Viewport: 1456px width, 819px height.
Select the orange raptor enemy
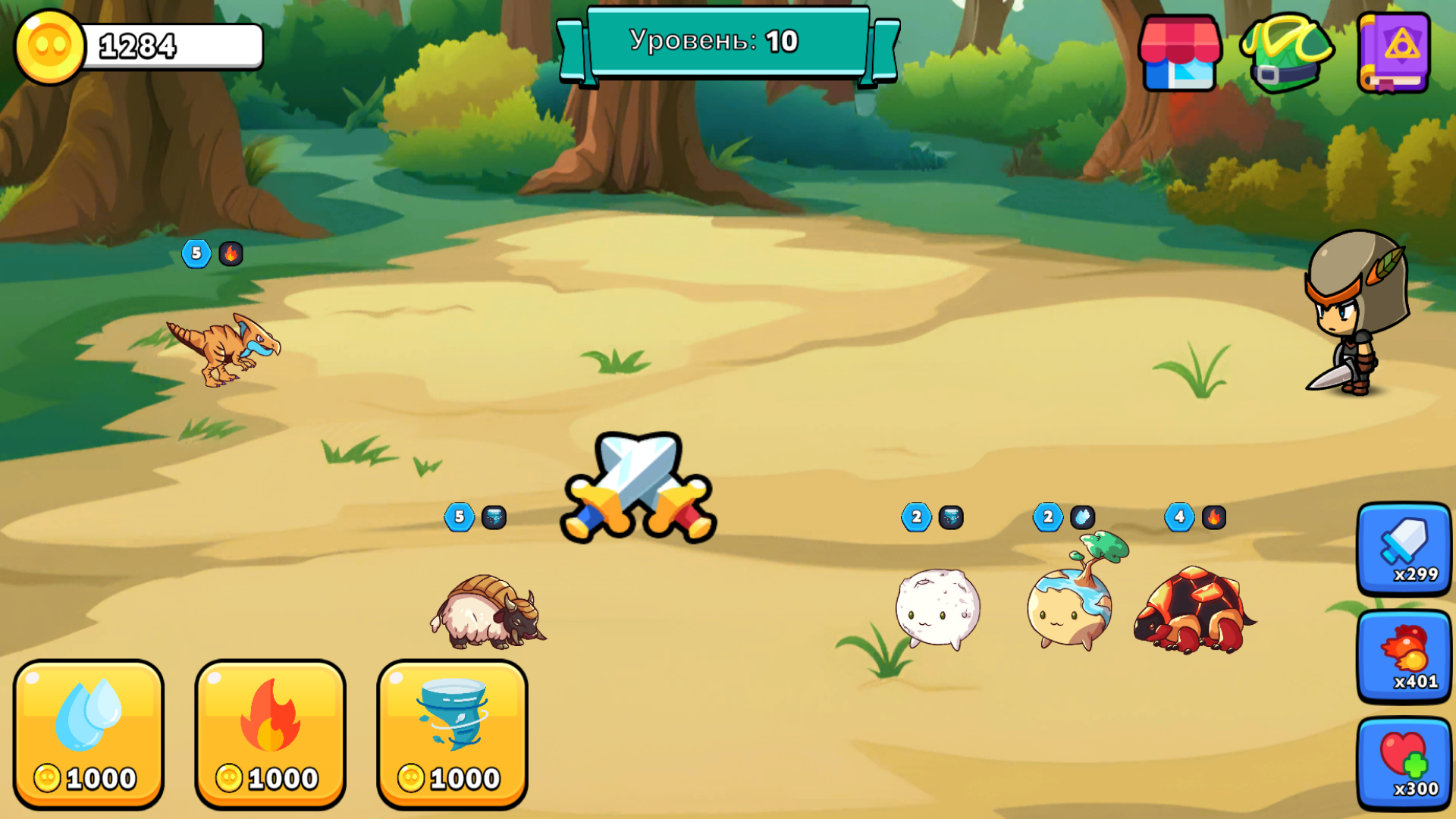(x=220, y=349)
